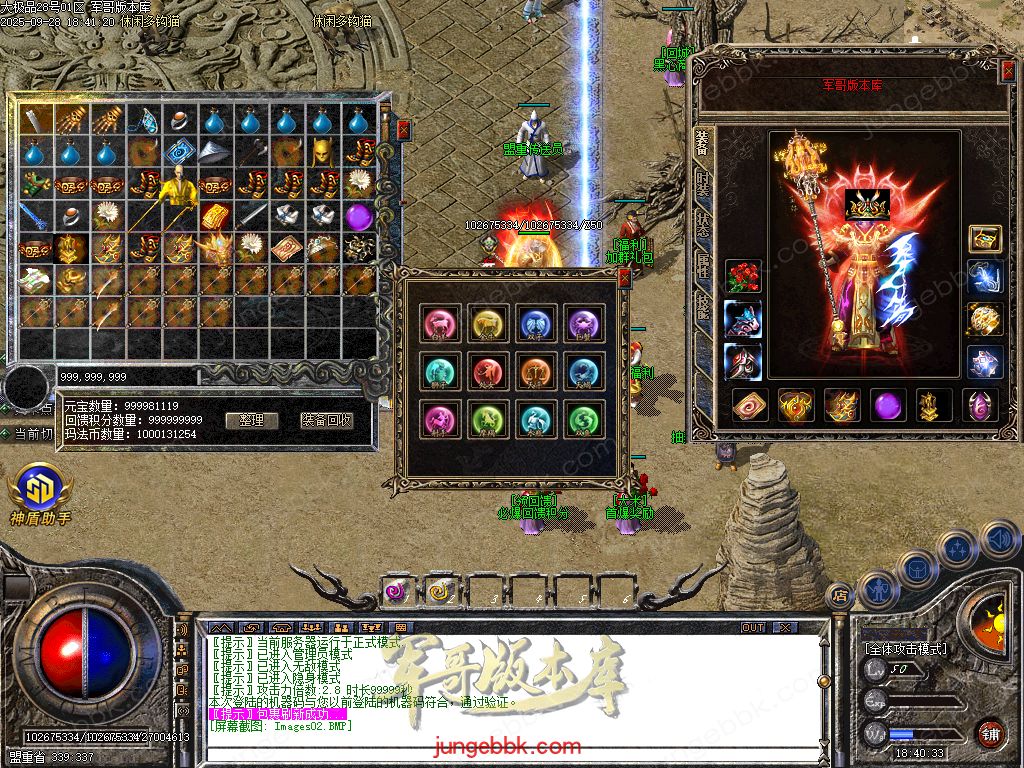This screenshot has height=768, width=1024.
Task: Open the 店 shop button
Action: (840, 596)
